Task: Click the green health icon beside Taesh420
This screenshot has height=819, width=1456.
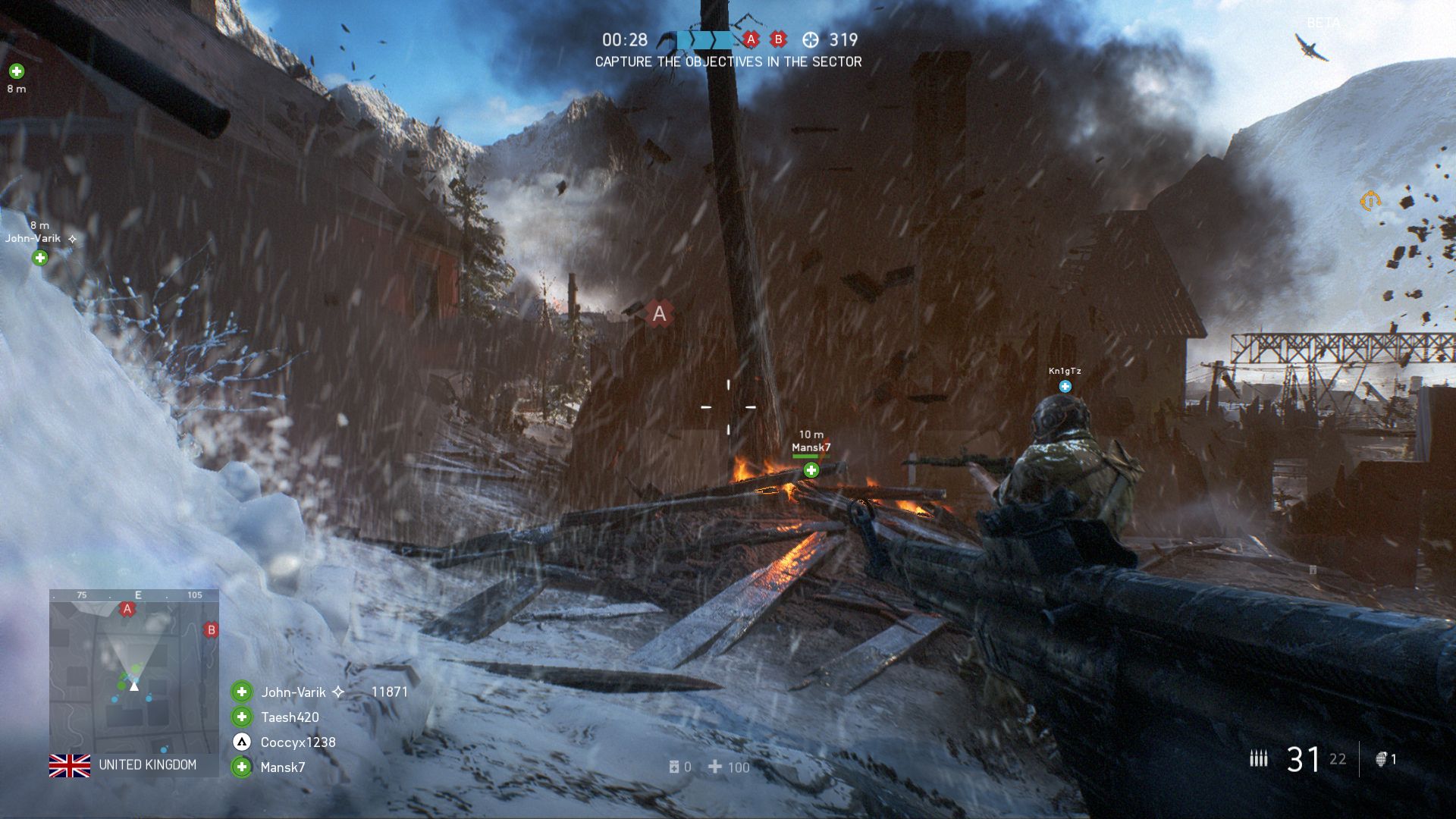Action: coord(241,717)
